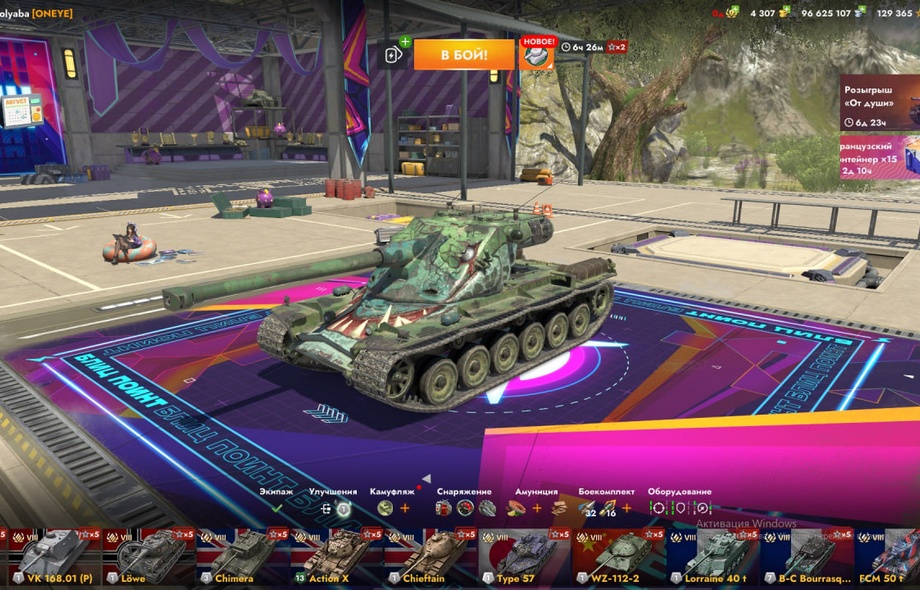Open the upgrades (Улучшения) module tree

332,508
